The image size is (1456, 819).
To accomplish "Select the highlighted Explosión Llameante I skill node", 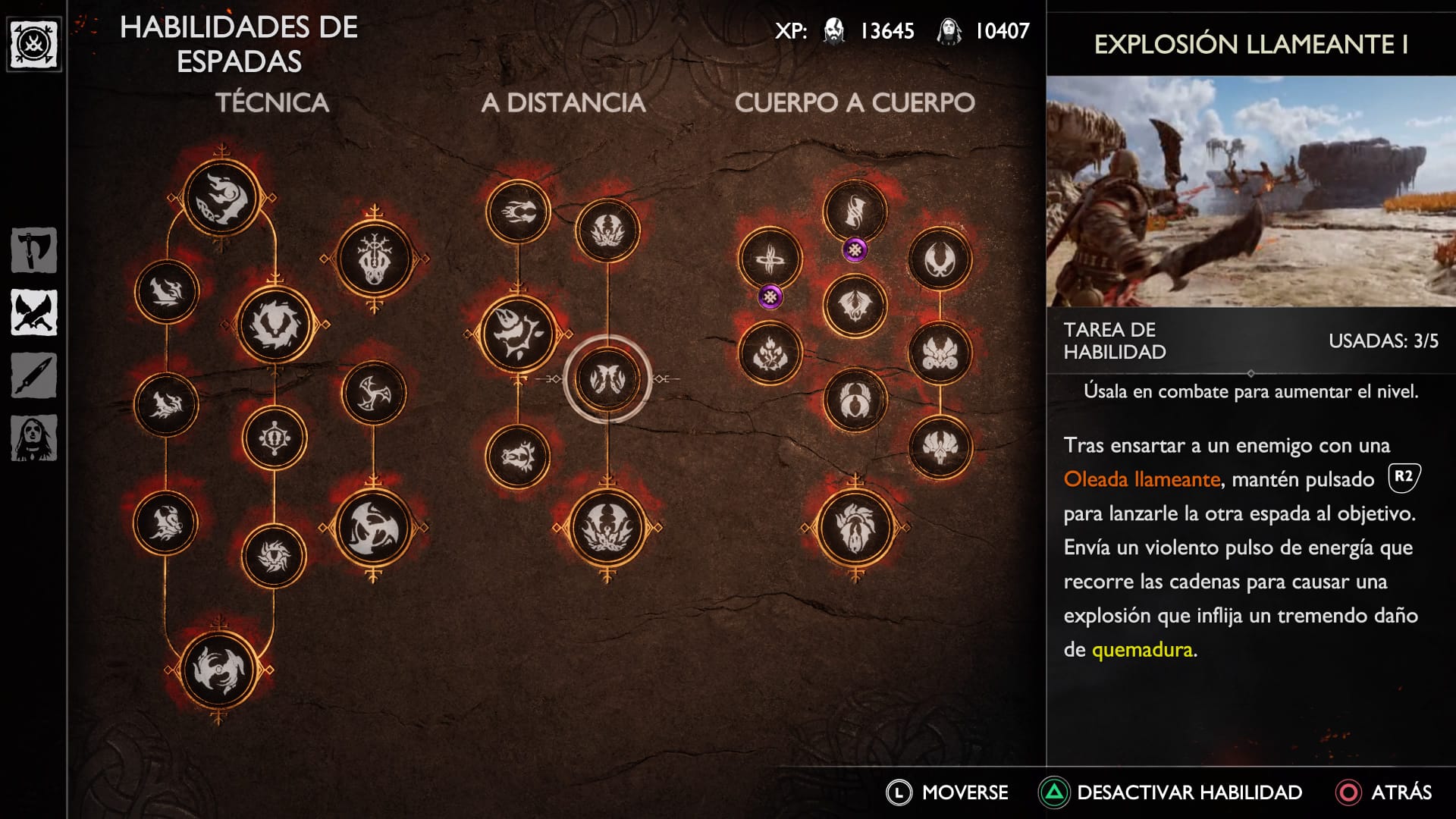I will tap(607, 378).
